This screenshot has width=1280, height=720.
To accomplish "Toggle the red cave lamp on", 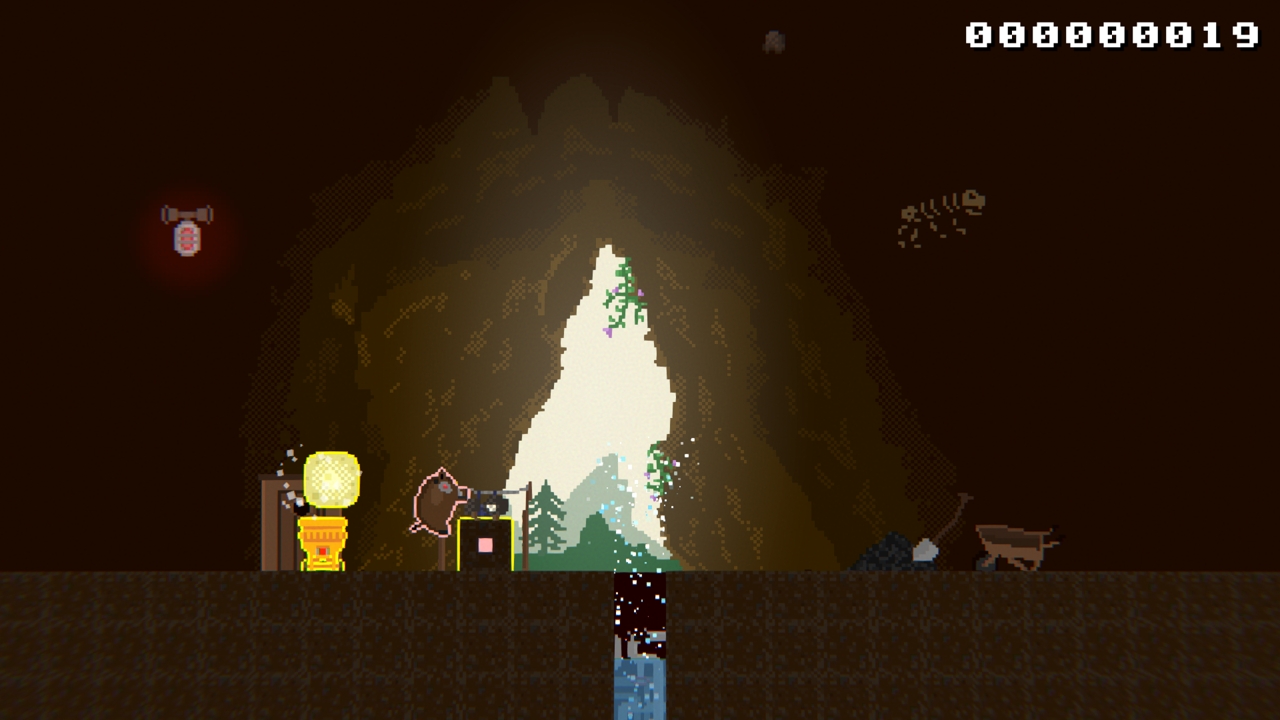I will tap(188, 240).
